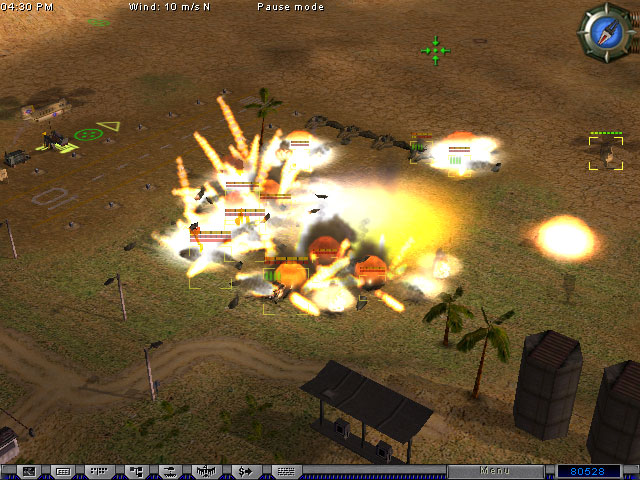Viewport: 640px width, 480px height.
Task: Select the winged eagle emblem button
Action: (x=207, y=470)
